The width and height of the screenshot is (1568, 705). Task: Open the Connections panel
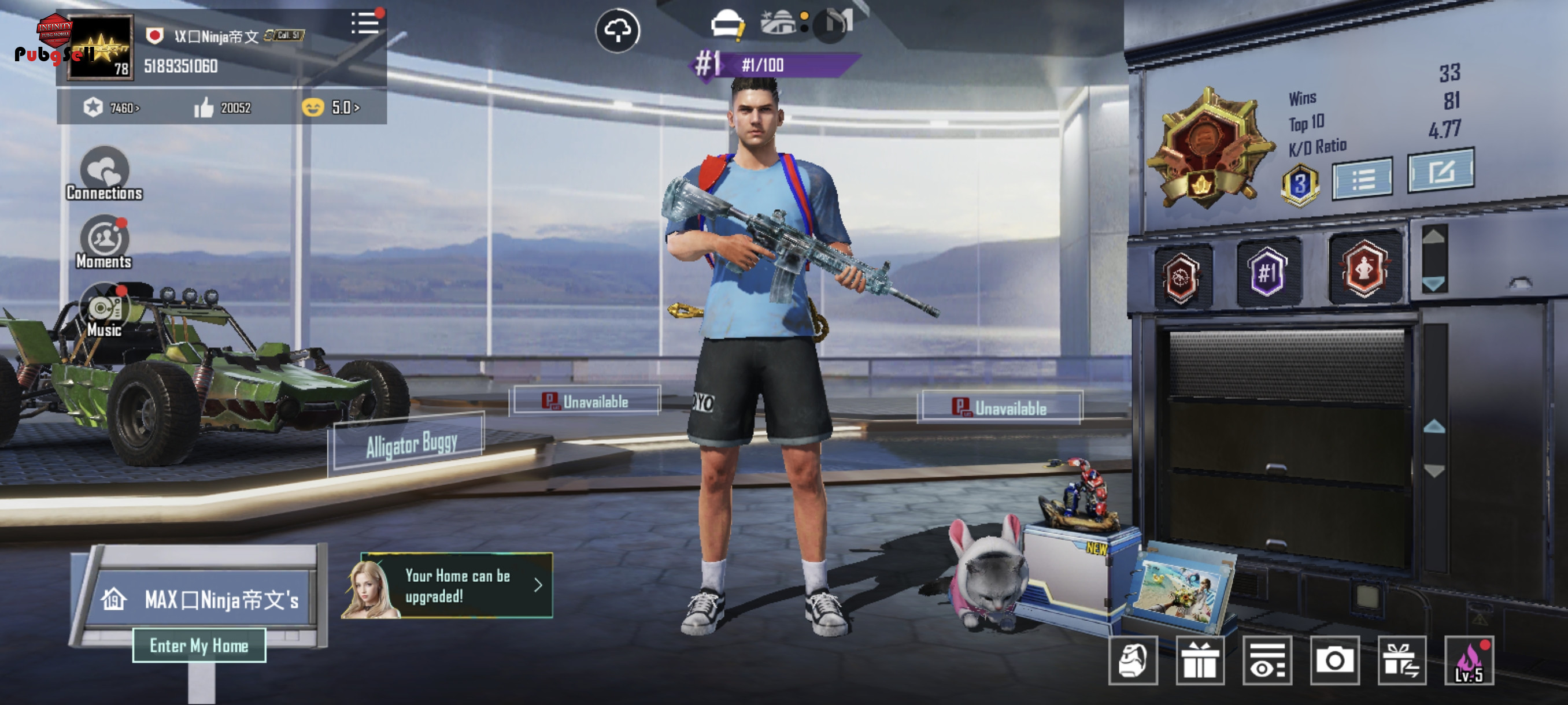pos(104,174)
